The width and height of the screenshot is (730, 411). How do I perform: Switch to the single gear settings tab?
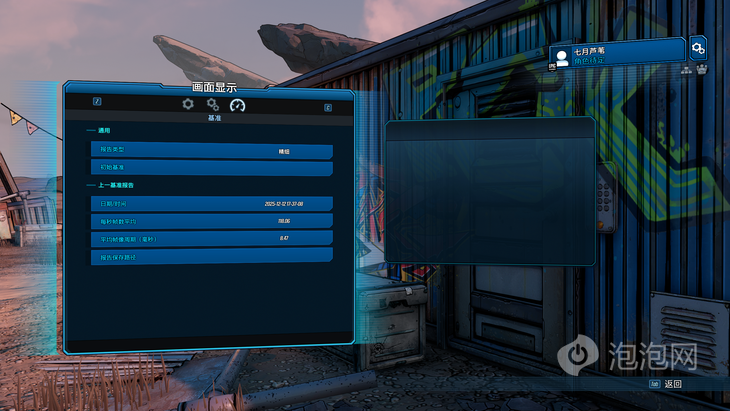188,104
